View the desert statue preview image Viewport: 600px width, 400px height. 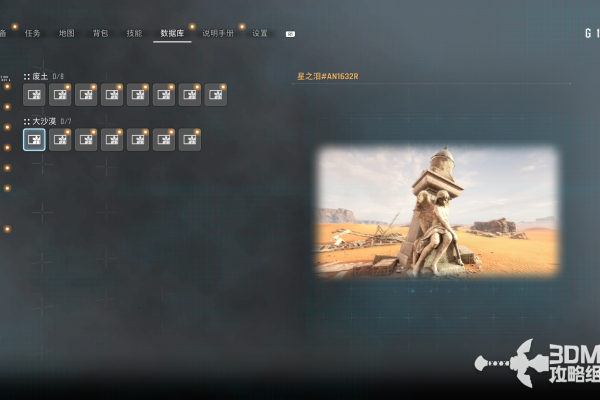(x=437, y=211)
